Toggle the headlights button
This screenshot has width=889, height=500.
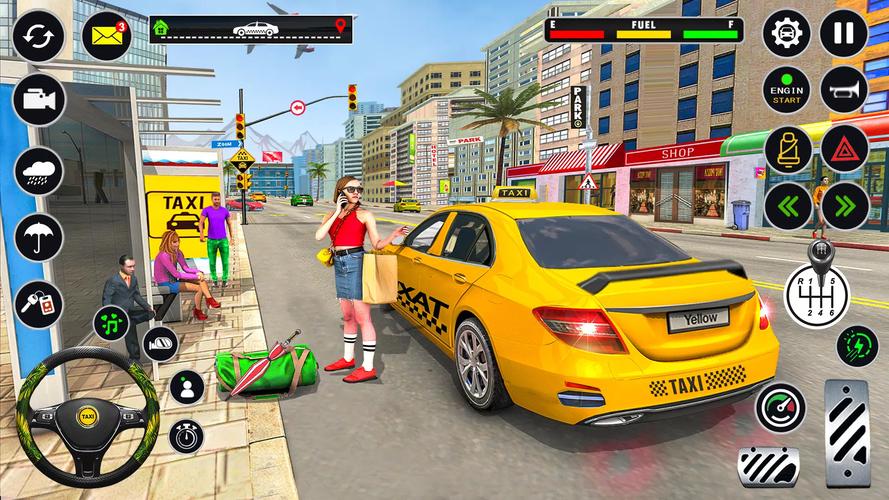[x=160, y=344]
